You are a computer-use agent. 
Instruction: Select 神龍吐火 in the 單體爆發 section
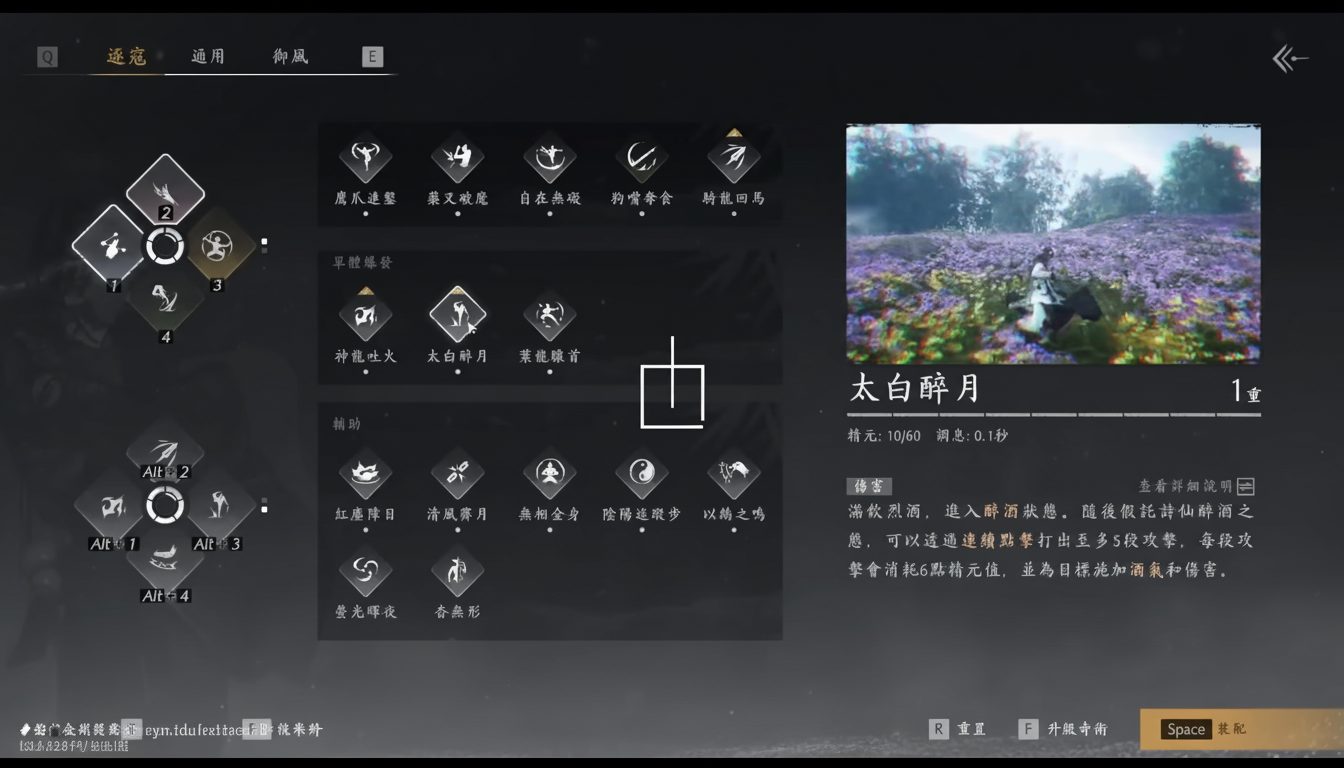(365, 315)
